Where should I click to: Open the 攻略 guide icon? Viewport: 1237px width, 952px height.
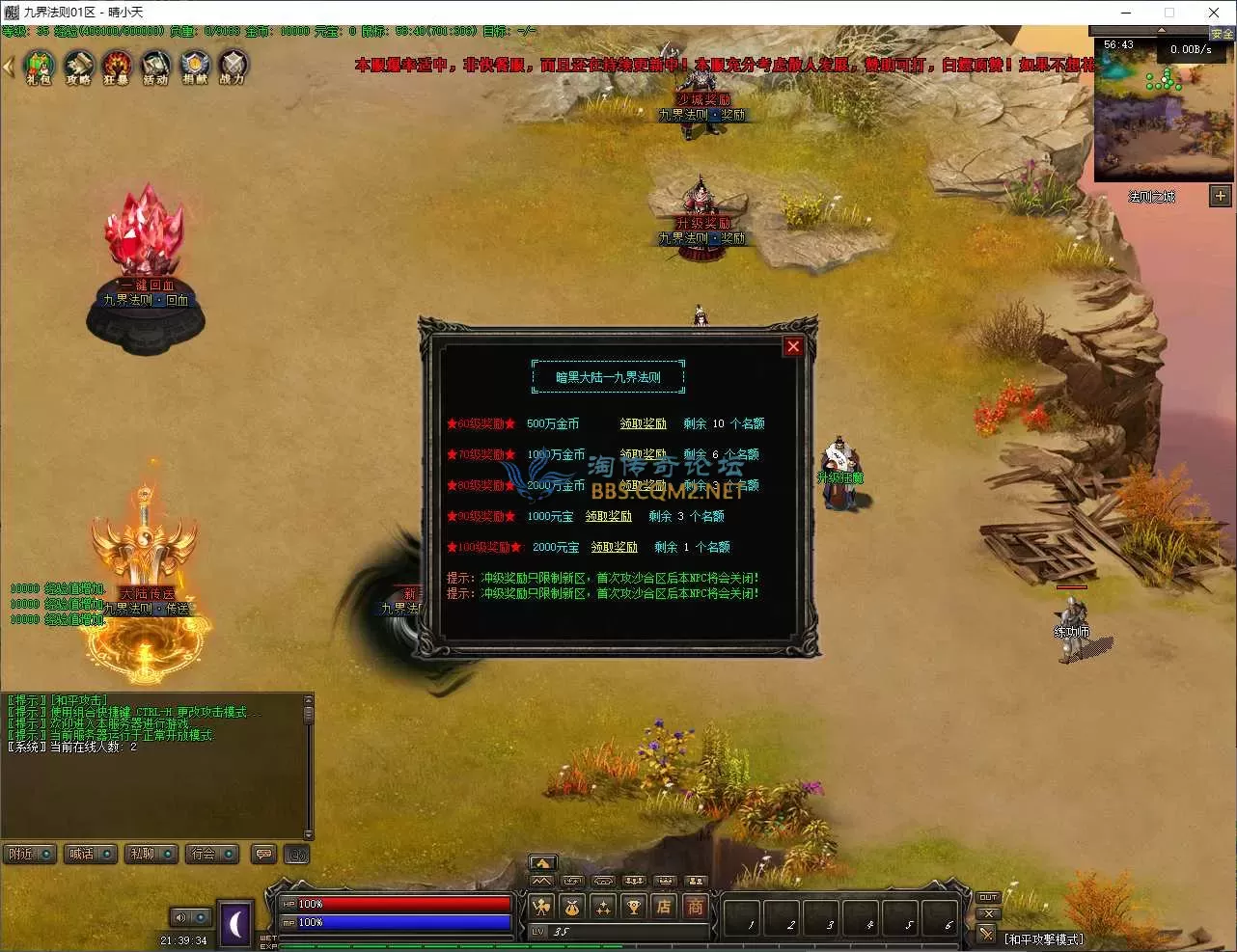pyautogui.click(x=78, y=67)
